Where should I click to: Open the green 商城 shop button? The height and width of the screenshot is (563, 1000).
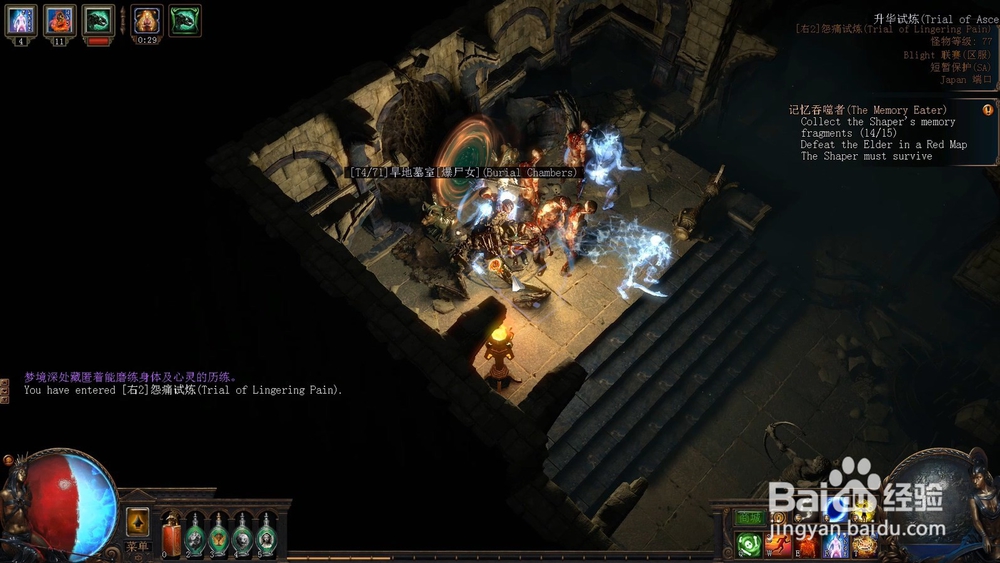(749, 518)
